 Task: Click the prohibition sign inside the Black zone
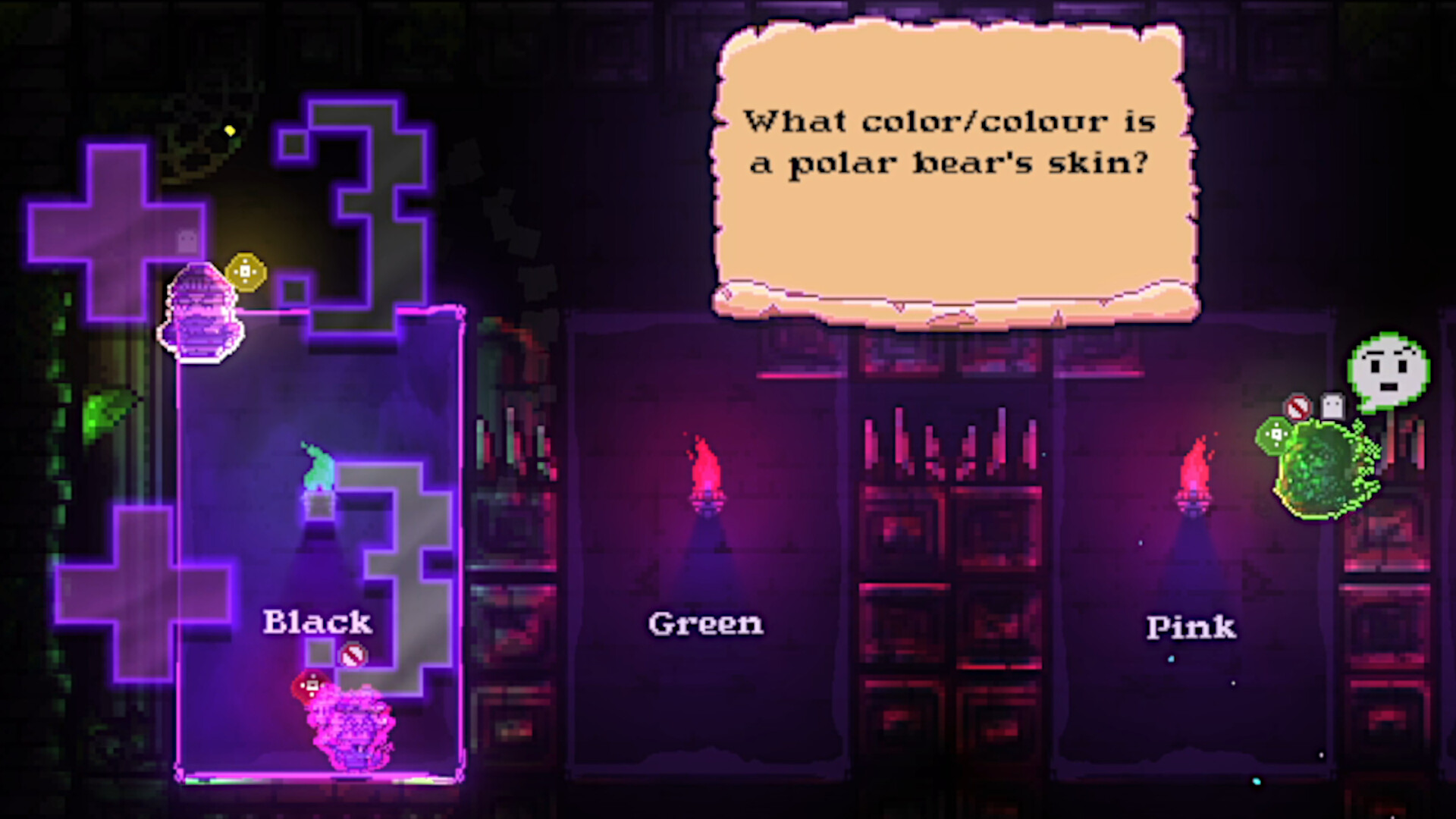[x=353, y=653]
